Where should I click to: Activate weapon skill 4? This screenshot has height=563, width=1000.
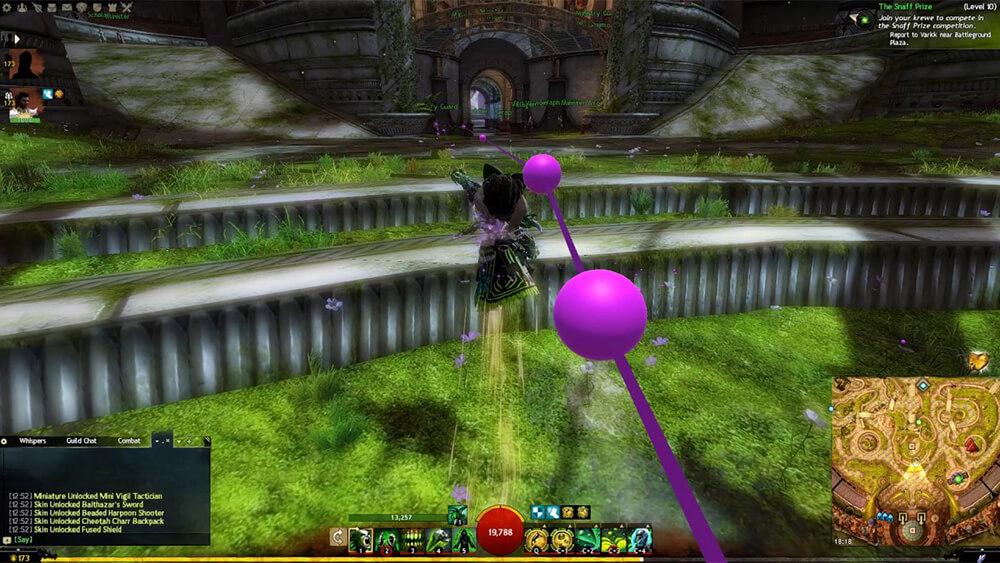coord(438,539)
